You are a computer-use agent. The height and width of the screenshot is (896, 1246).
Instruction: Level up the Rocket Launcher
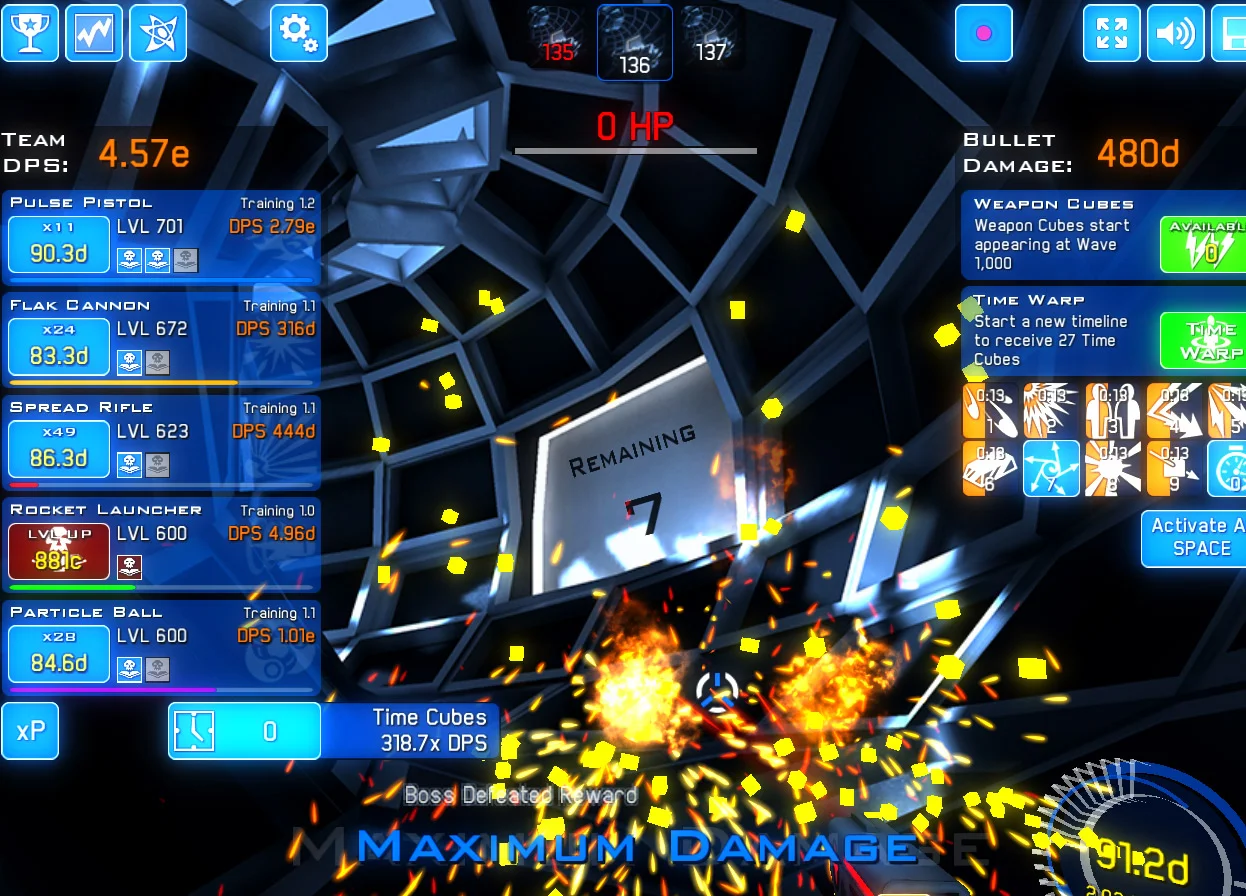pyautogui.click(x=59, y=552)
